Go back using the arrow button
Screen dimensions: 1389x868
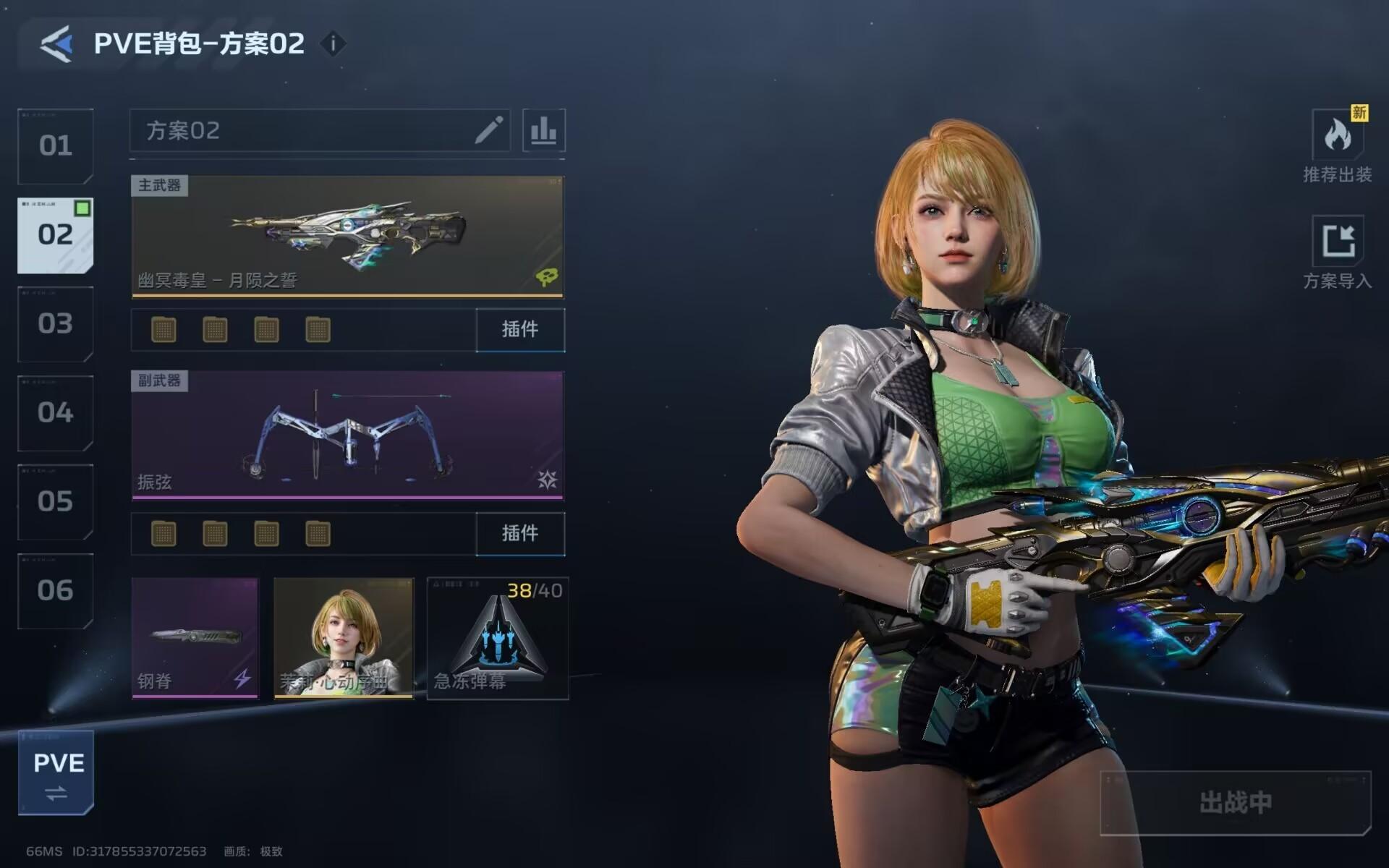click(56, 44)
